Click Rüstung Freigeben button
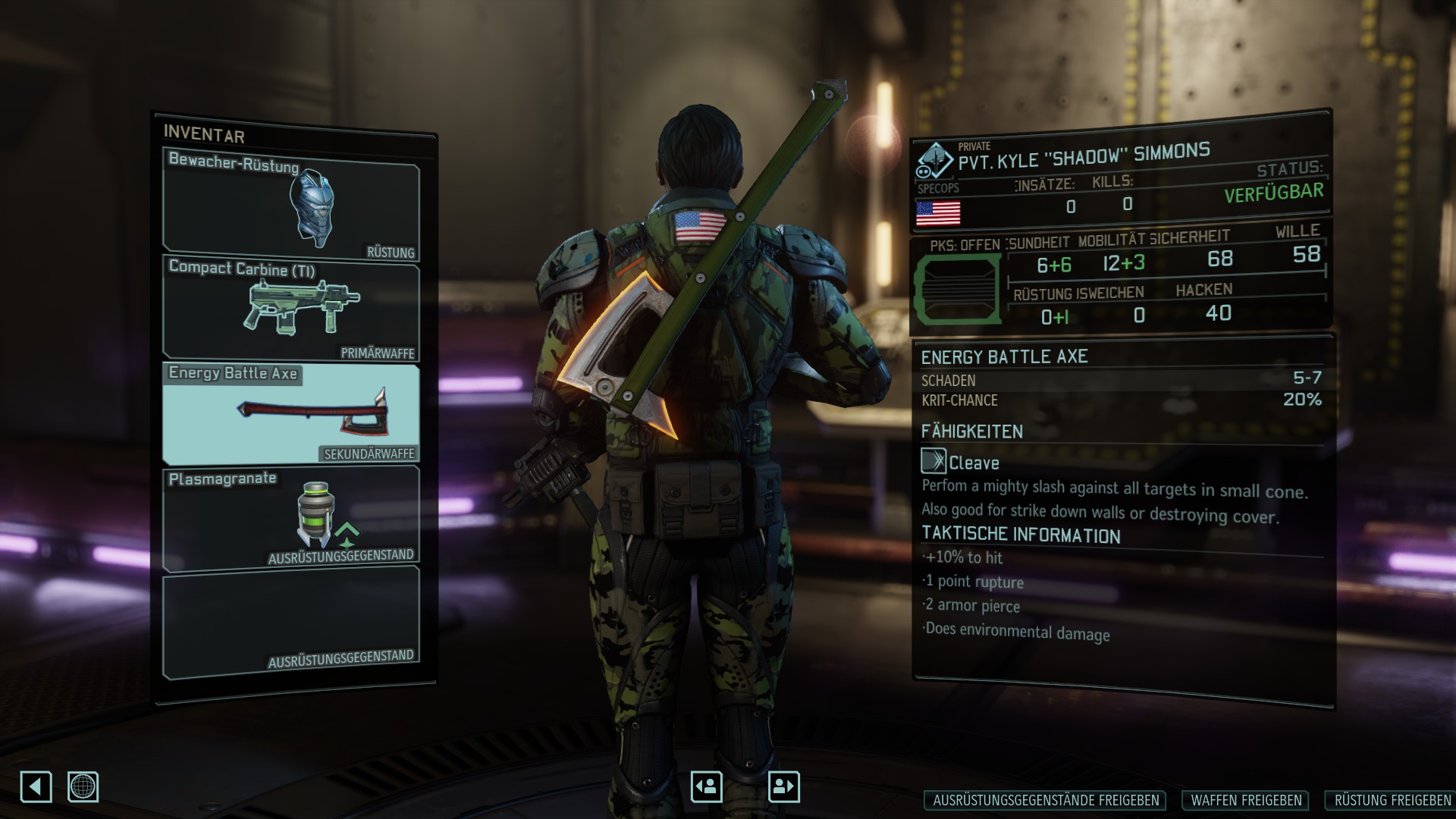This screenshot has height=819, width=1456. pyautogui.click(x=1392, y=800)
